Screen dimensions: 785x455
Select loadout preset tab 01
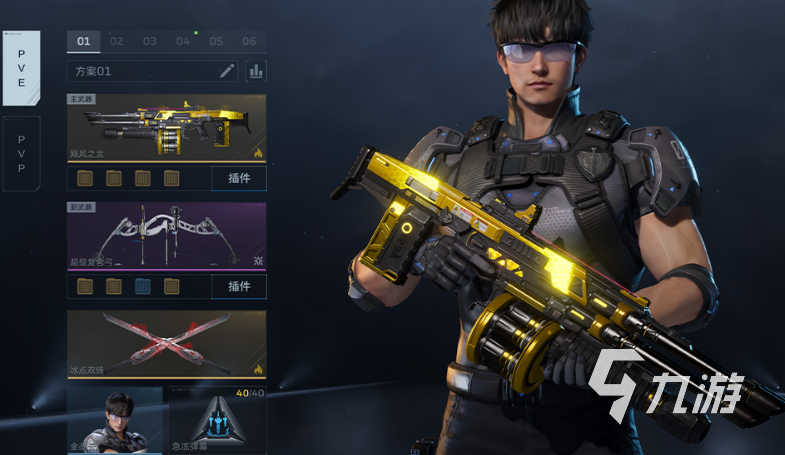point(83,41)
